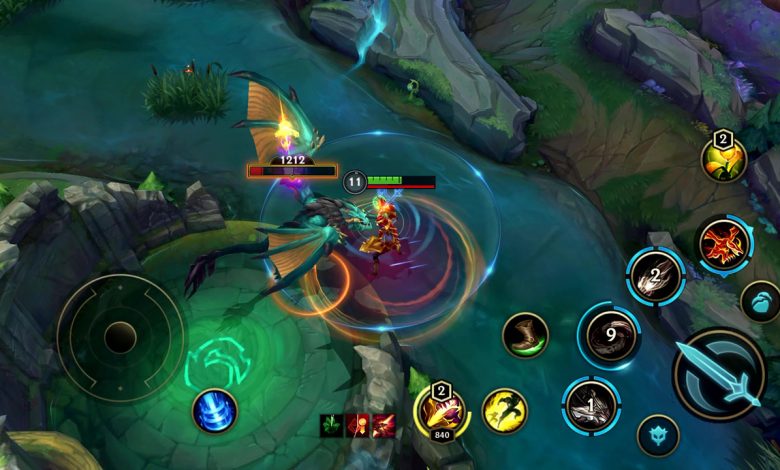Tap the minion targeting button below attack

658,436
